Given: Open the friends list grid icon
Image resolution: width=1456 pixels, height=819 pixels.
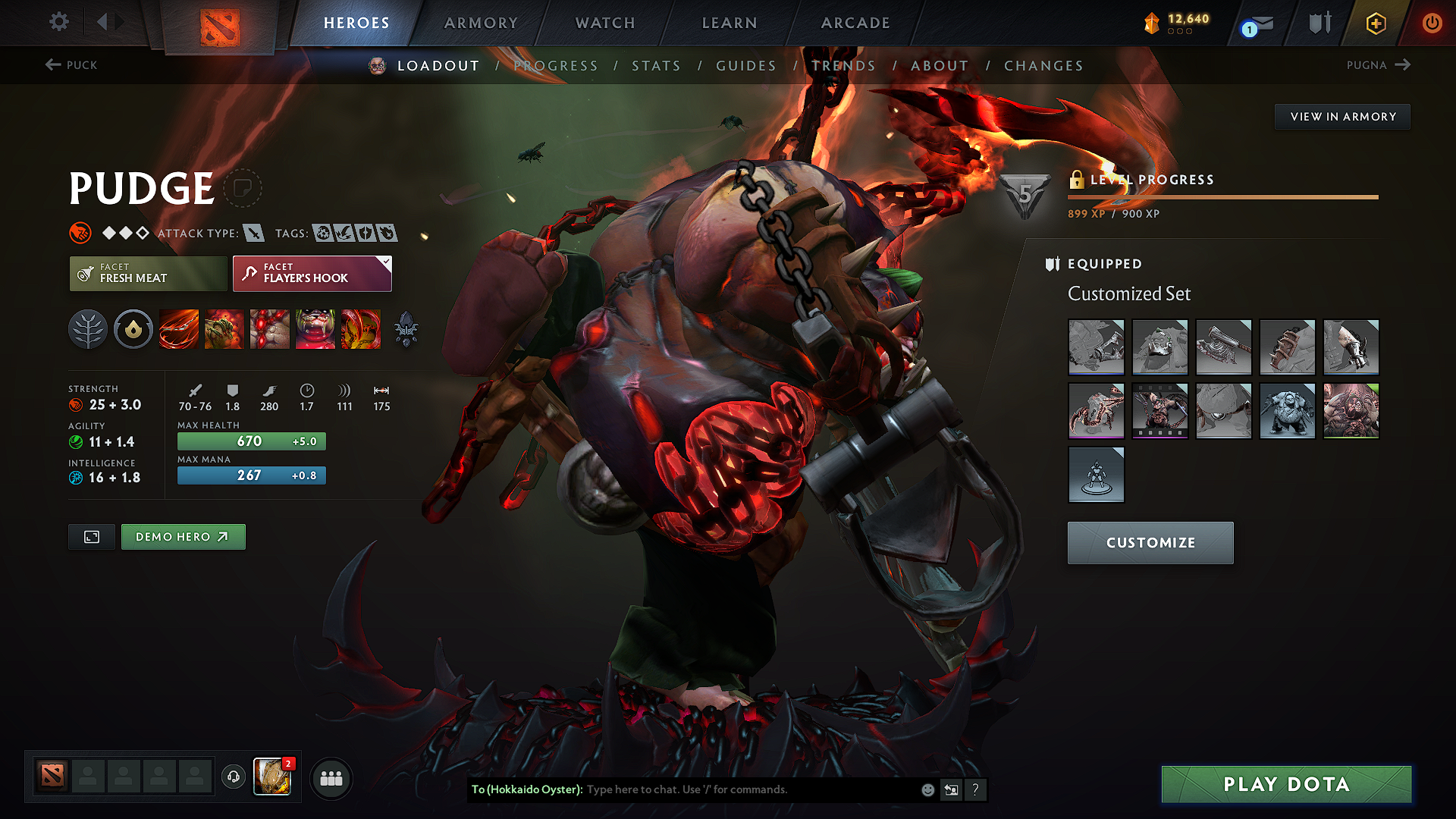Looking at the screenshot, I should click(x=331, y=778).
